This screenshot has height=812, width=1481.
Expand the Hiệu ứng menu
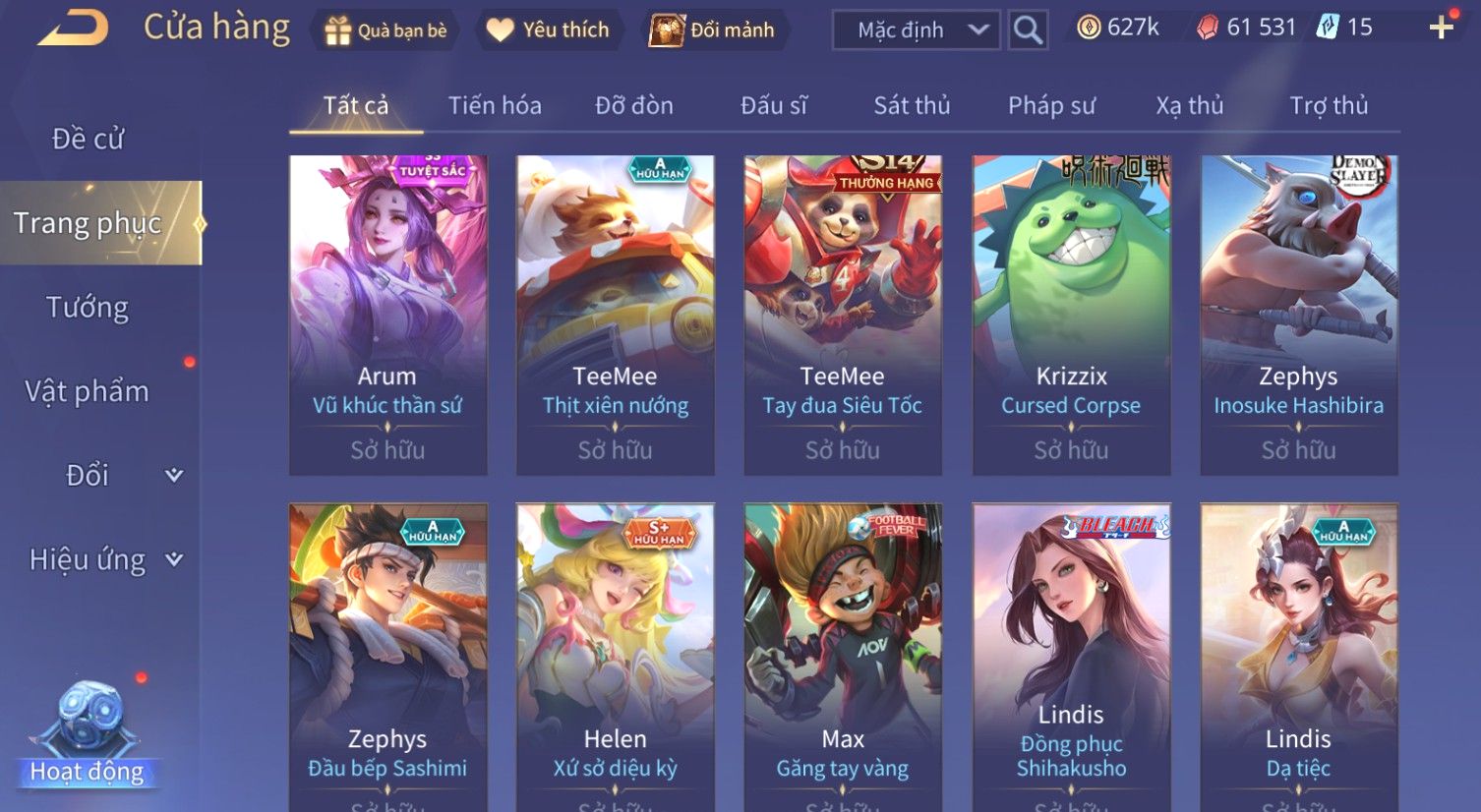tap(103, 559)
